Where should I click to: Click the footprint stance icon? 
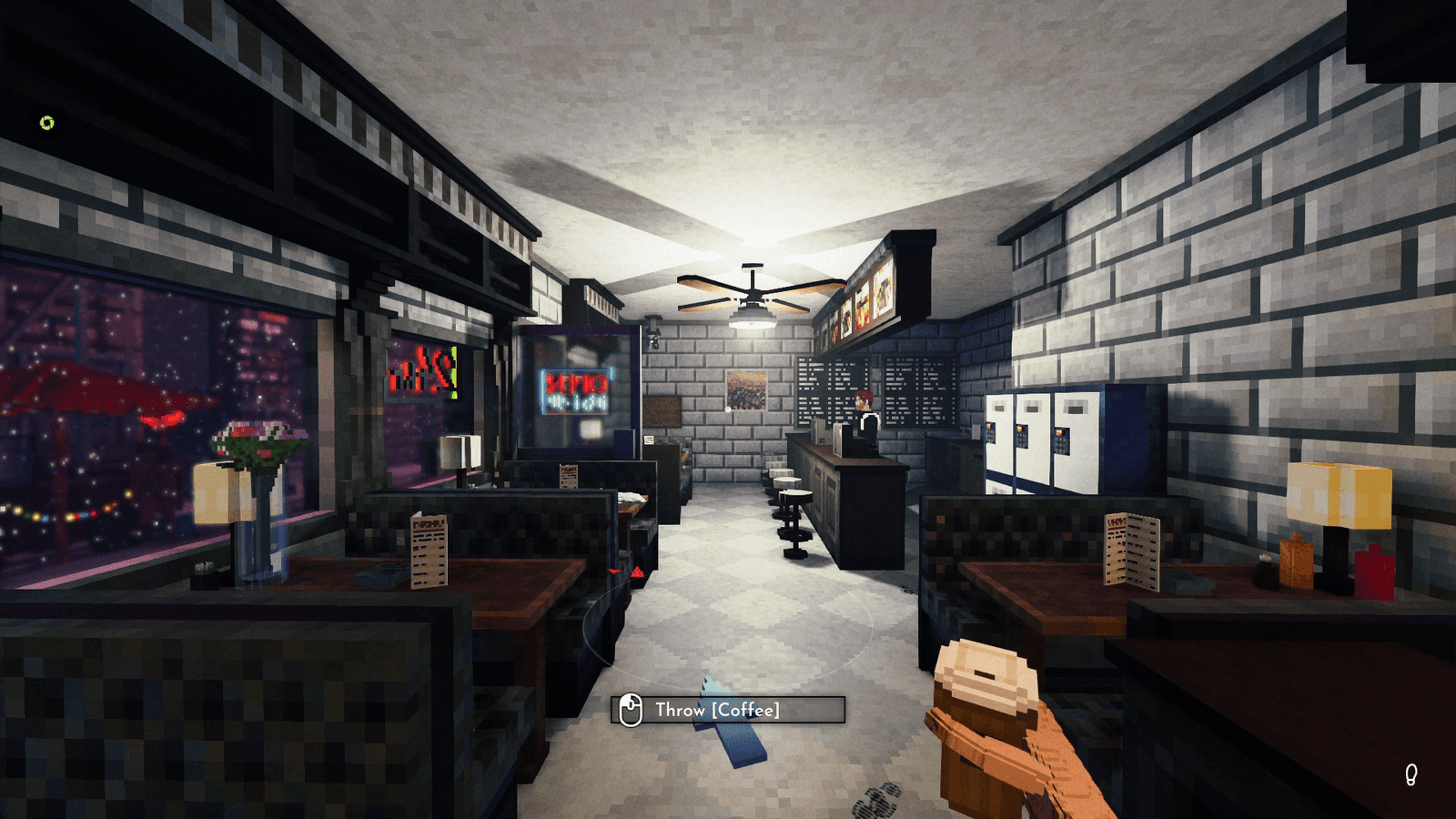pos(1410,774)
